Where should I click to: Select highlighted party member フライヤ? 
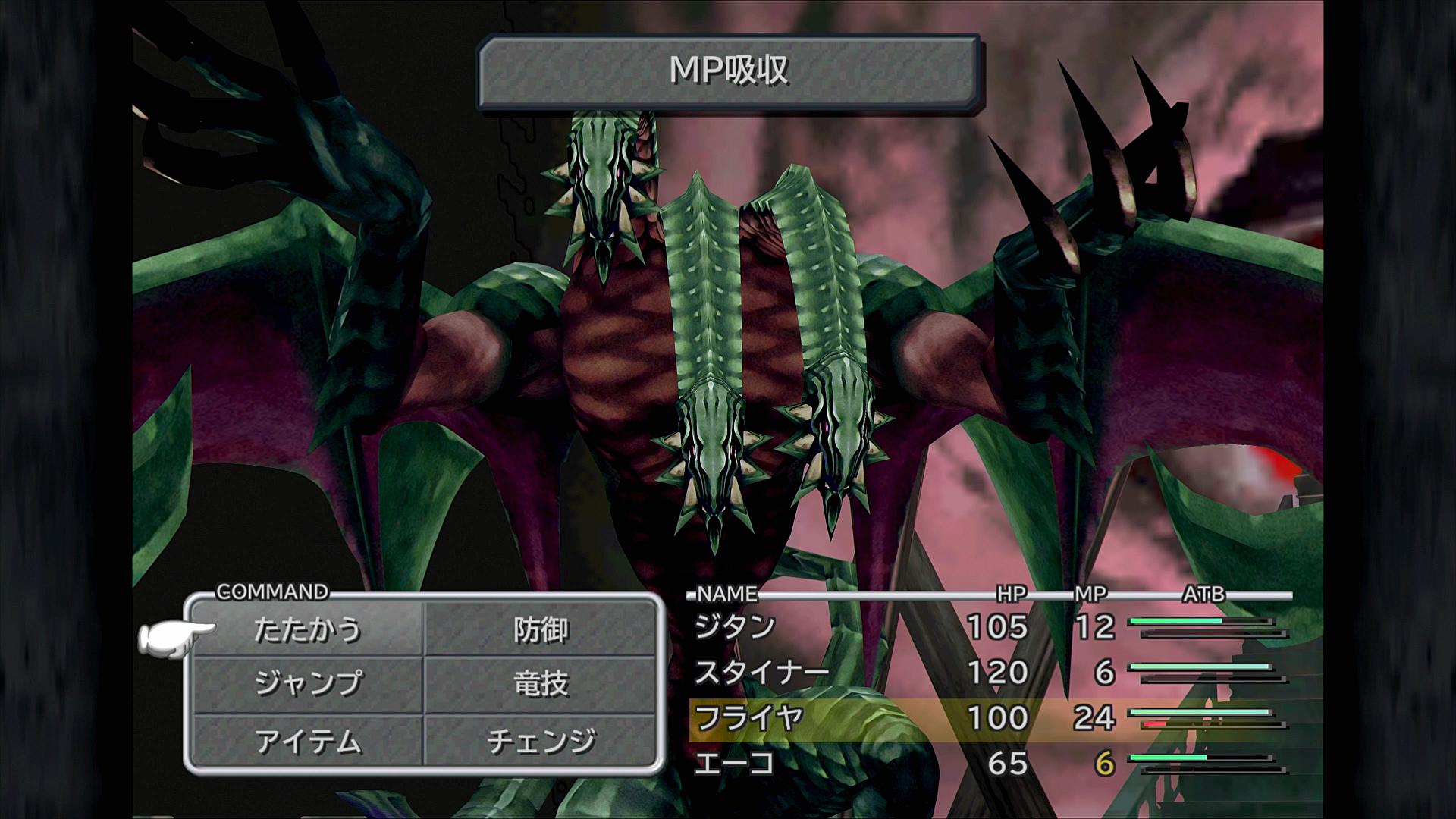(x=749, y=718)
